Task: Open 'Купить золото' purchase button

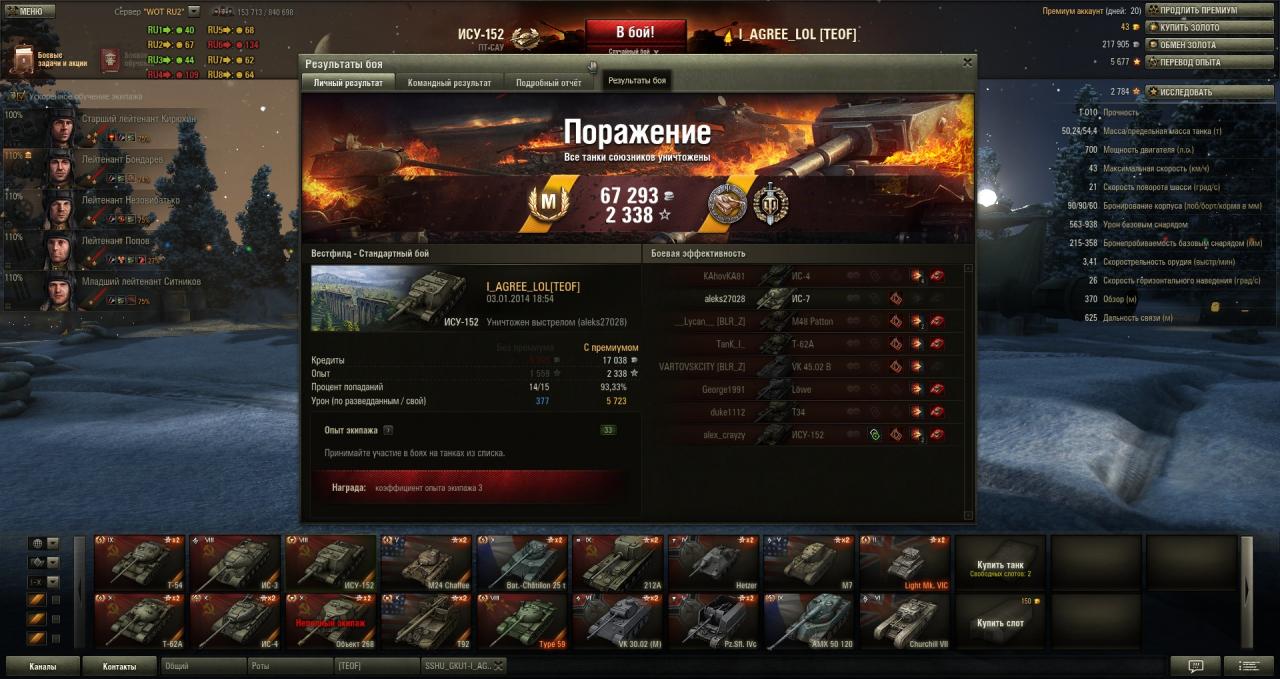Action: [x=1196, y=27]
